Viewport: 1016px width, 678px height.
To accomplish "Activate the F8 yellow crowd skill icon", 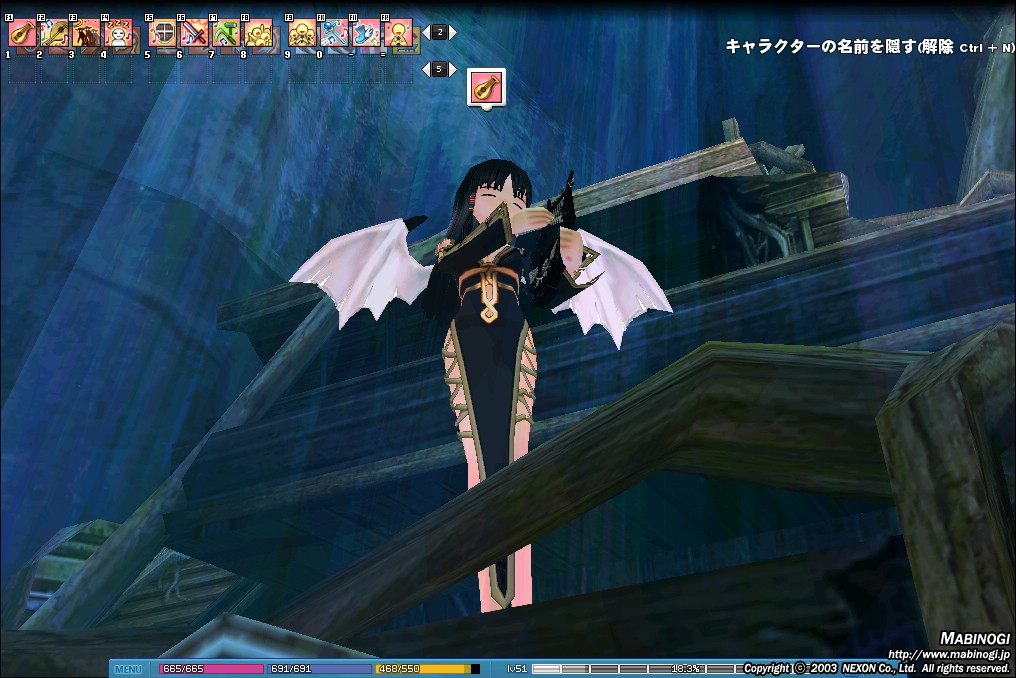I will (x=258, y=33).
